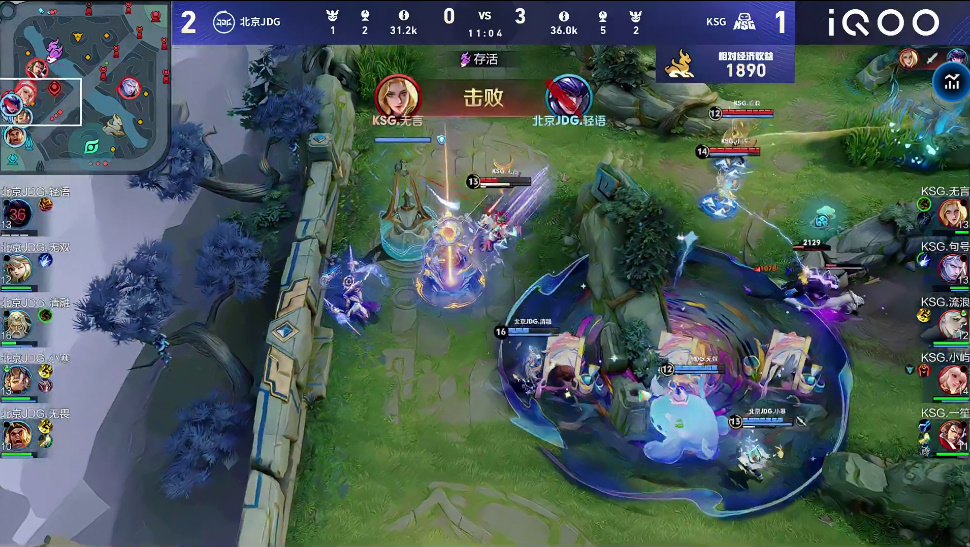The image size is (970, 547).
Task: Choose JDG.清融 player portrait
Action: point(18,324)
